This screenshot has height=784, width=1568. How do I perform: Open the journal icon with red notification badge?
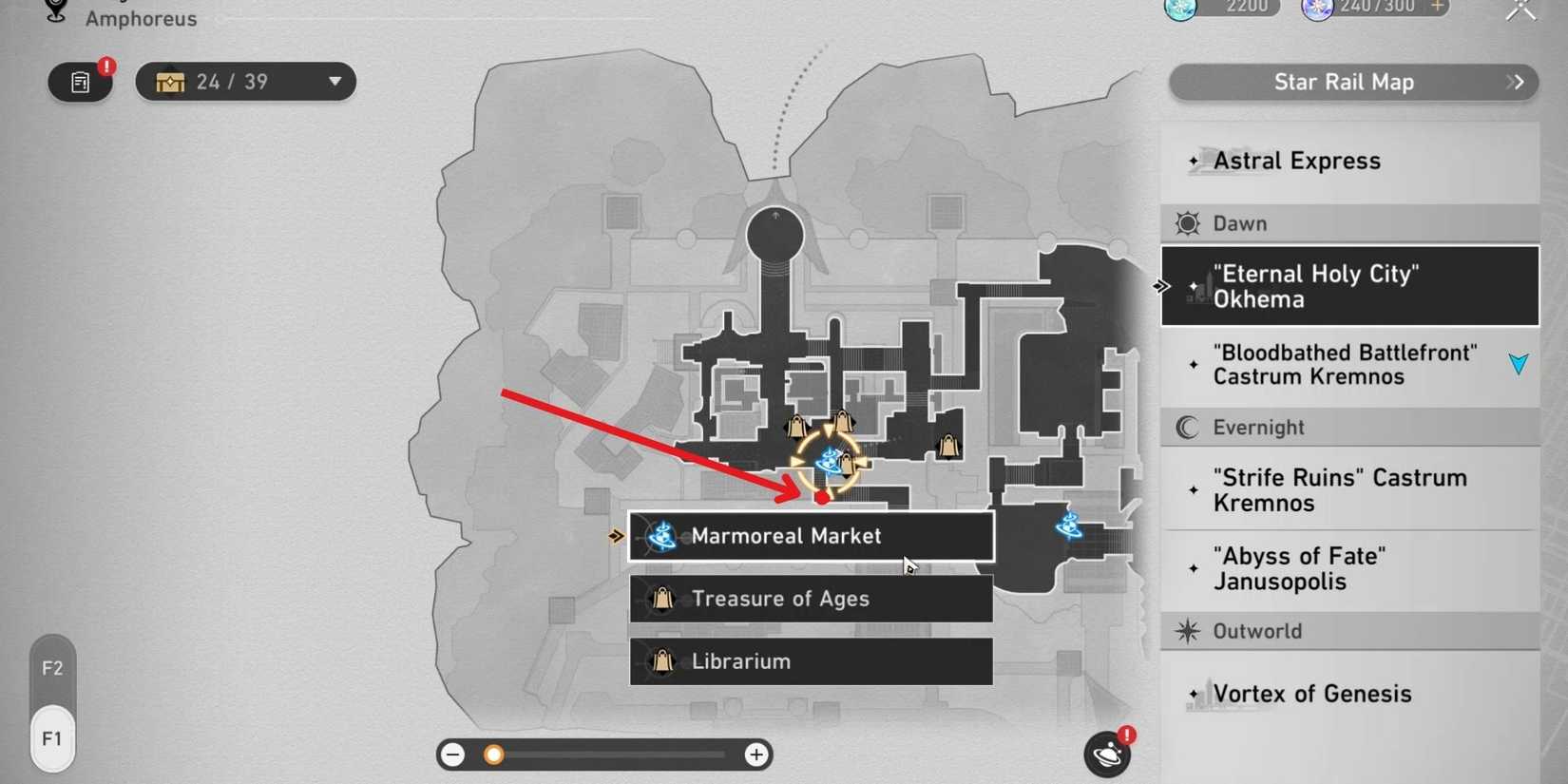pyautogui.click(x=80, y=83)
